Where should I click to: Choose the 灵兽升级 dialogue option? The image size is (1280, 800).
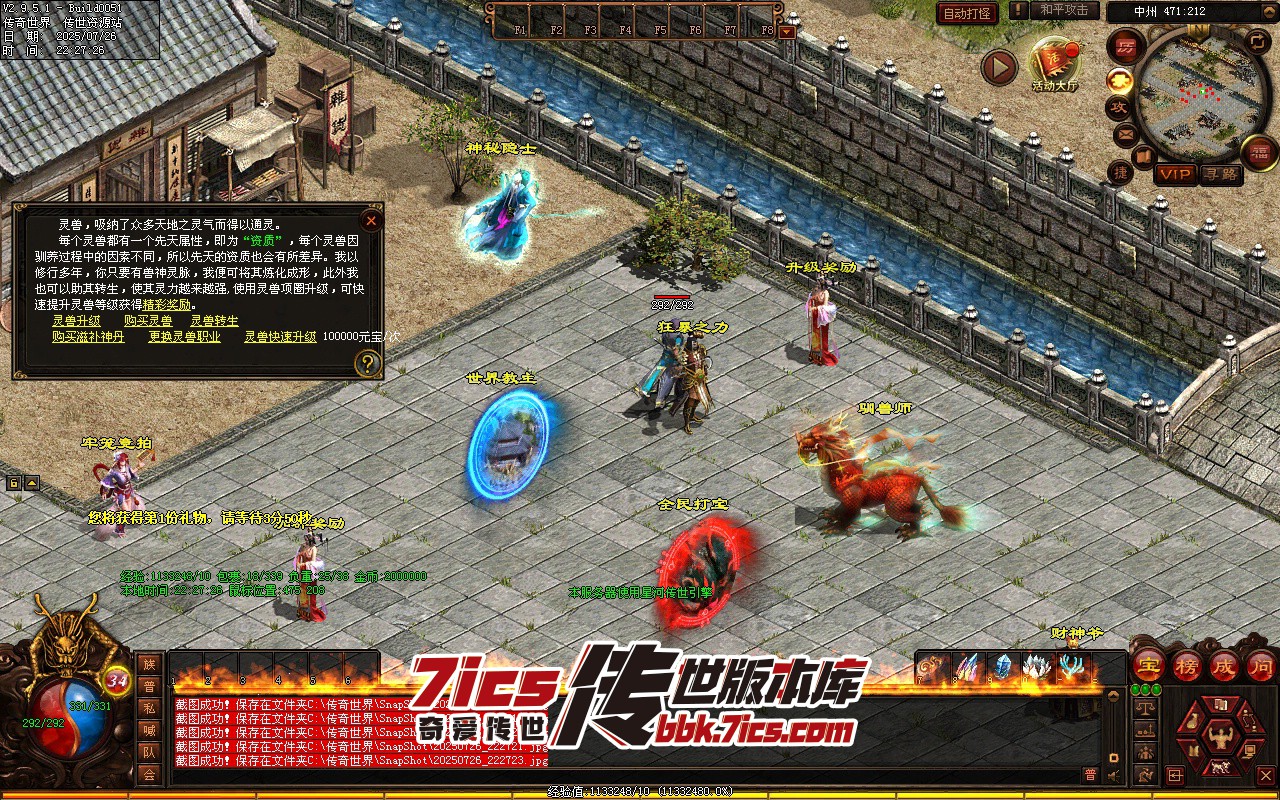(76, 321)
